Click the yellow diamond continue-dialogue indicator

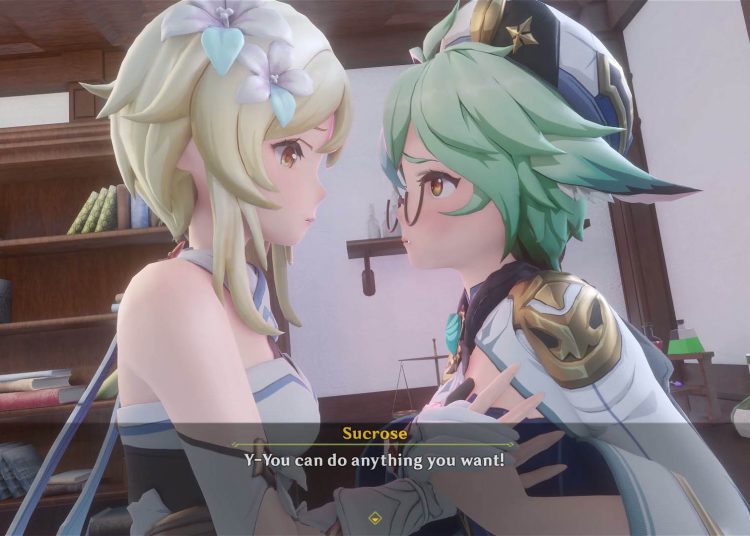[374, 518]
